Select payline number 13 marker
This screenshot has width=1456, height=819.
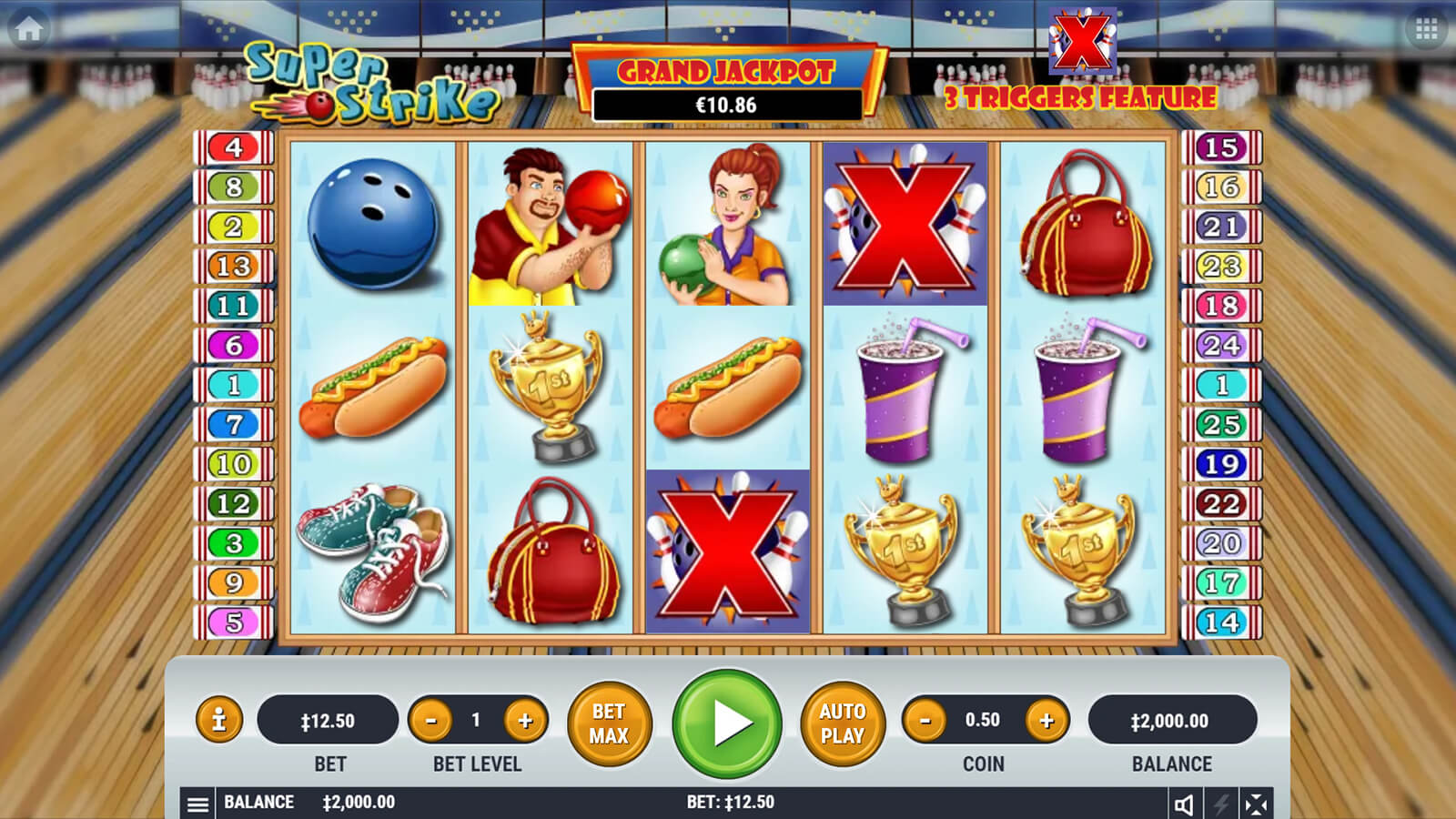click(234, 267)
